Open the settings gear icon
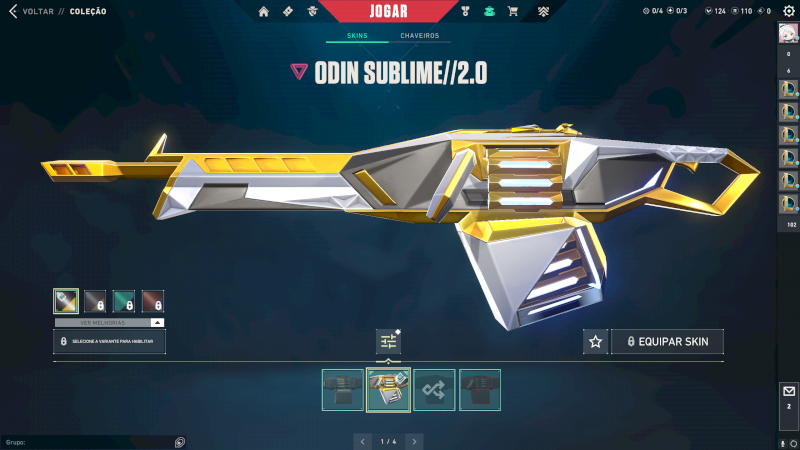This screenshot has height=450, width=800. [788, 11]
